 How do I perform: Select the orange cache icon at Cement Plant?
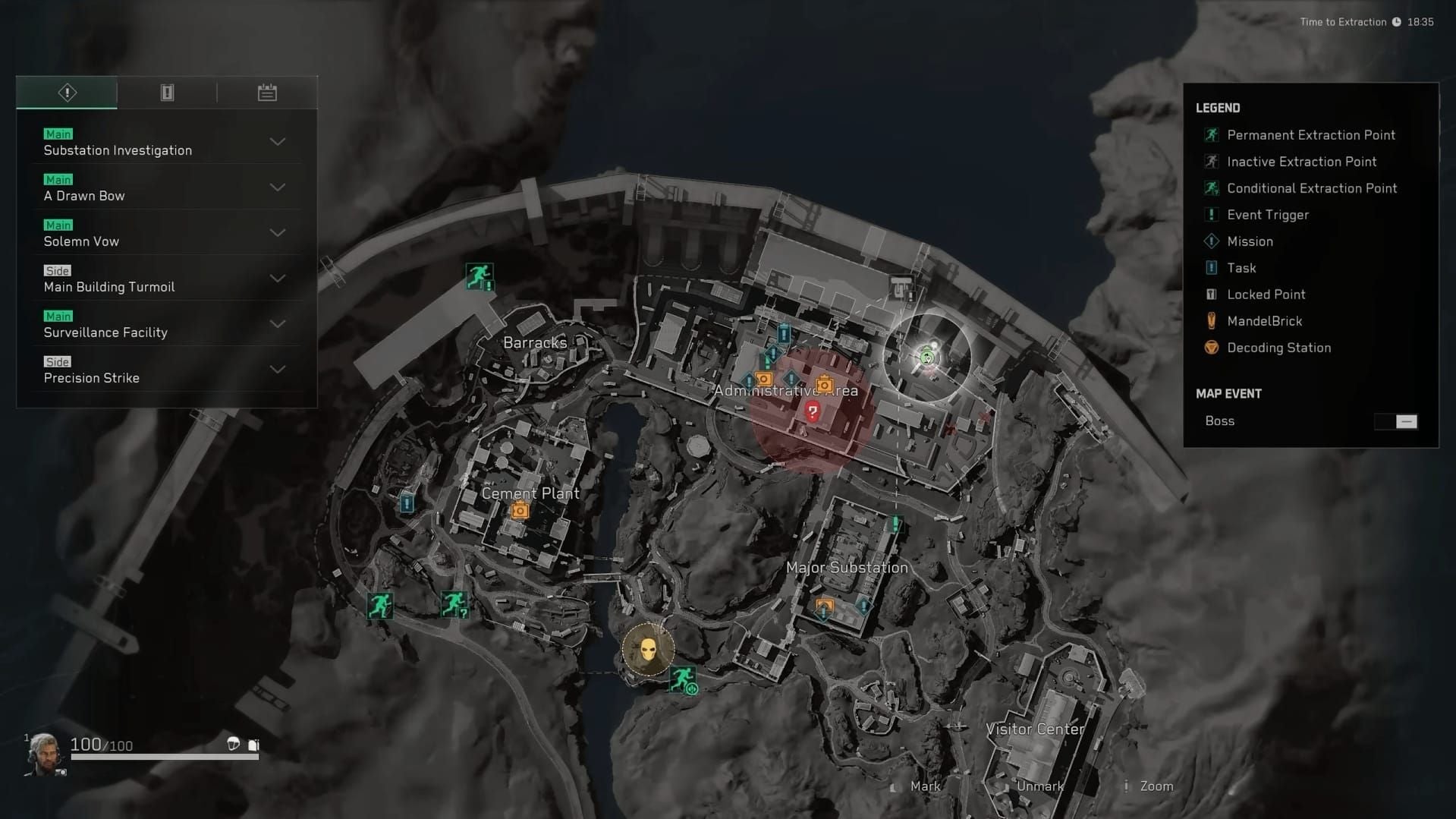(x=520, y=510)
